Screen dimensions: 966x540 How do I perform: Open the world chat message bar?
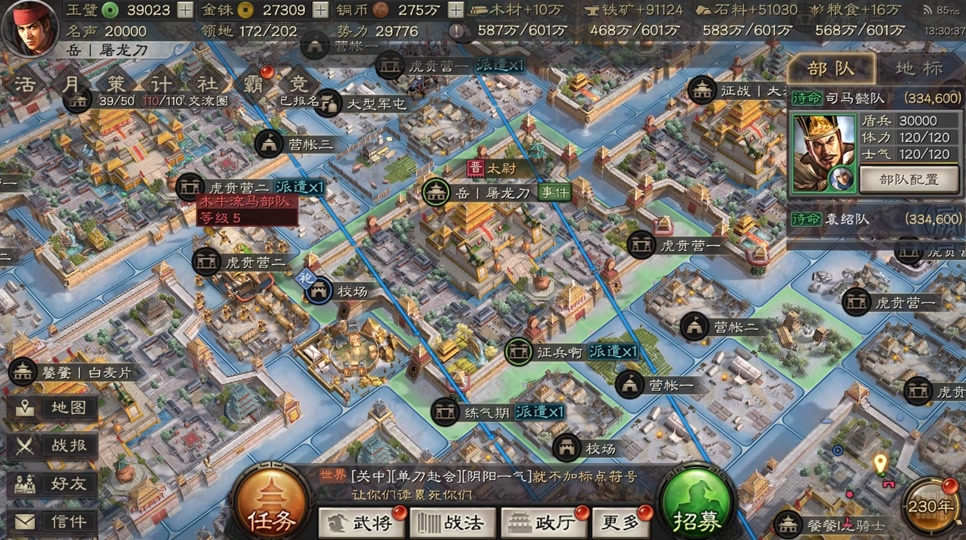(x=480, y=484)
